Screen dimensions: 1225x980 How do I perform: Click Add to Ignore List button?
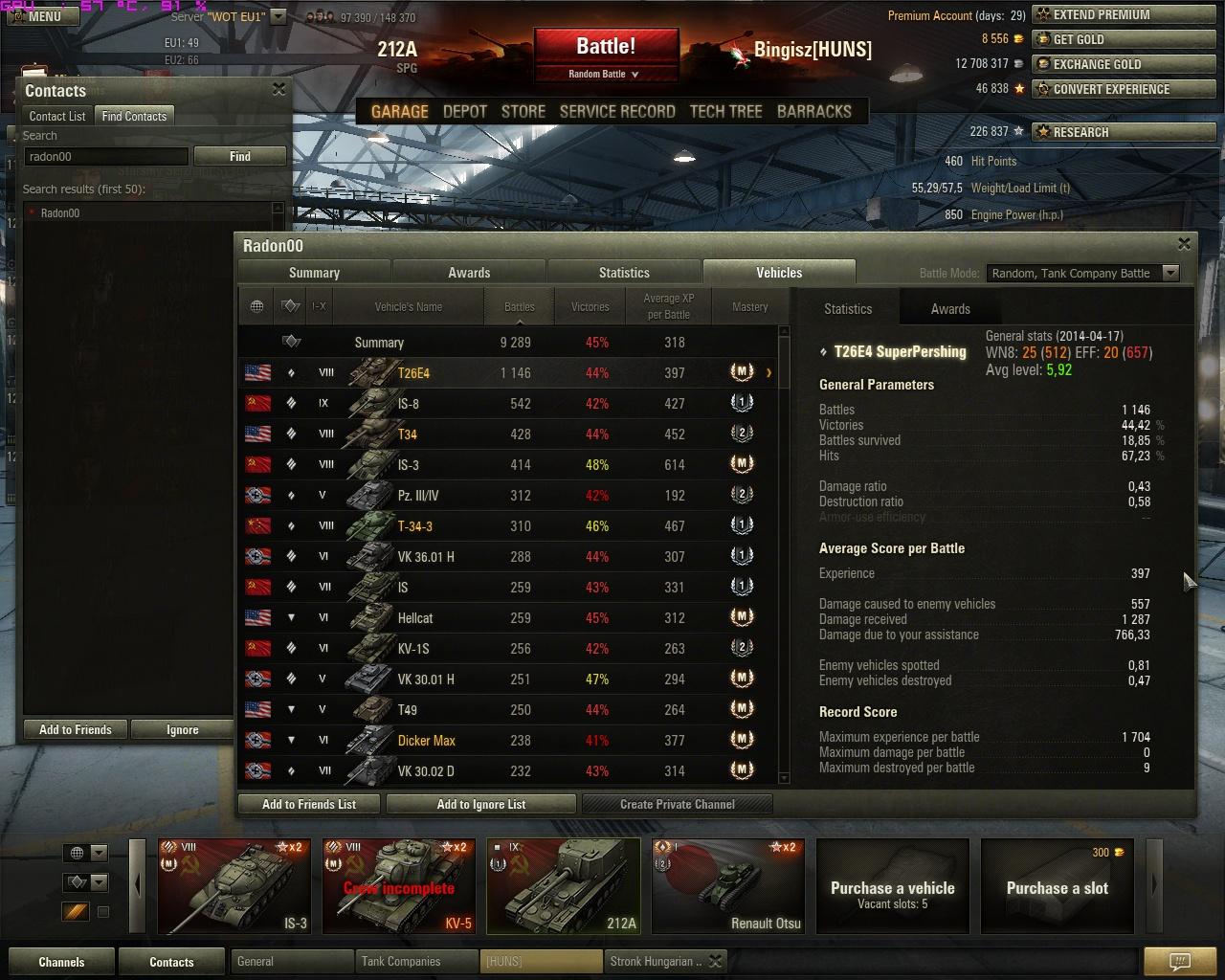coord(480,804)
